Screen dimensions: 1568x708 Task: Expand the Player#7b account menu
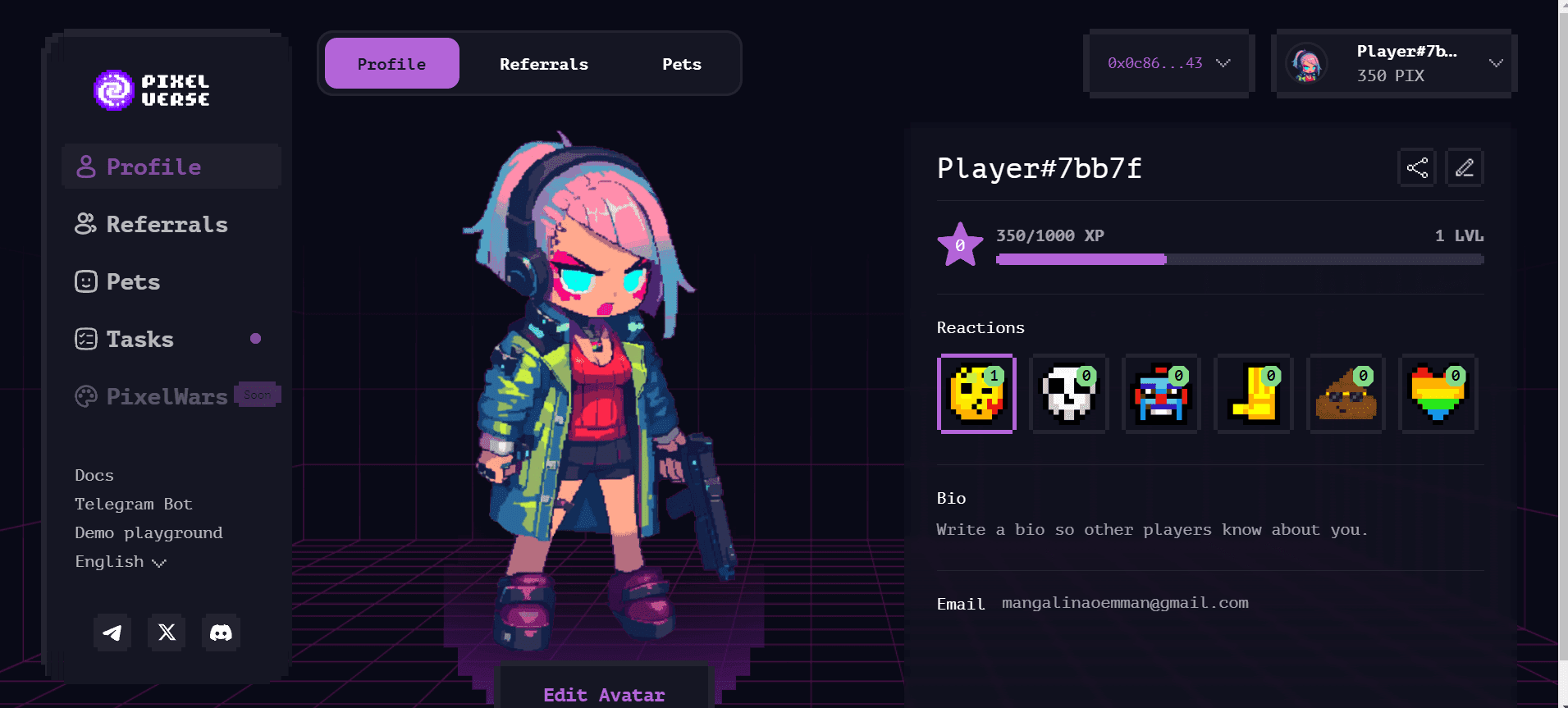(x=1392, y=63)
